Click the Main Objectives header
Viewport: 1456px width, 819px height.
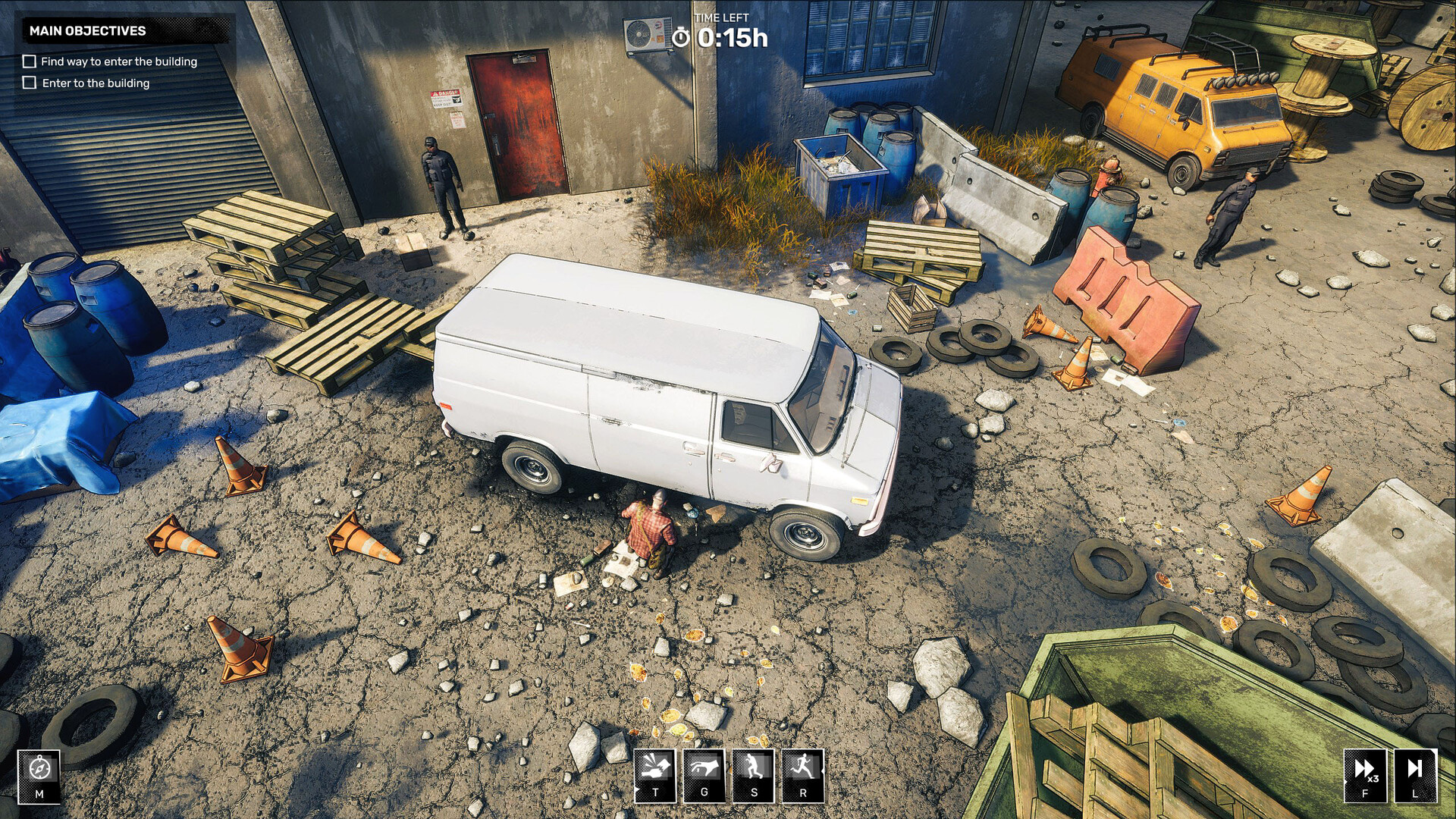[88, 31]
